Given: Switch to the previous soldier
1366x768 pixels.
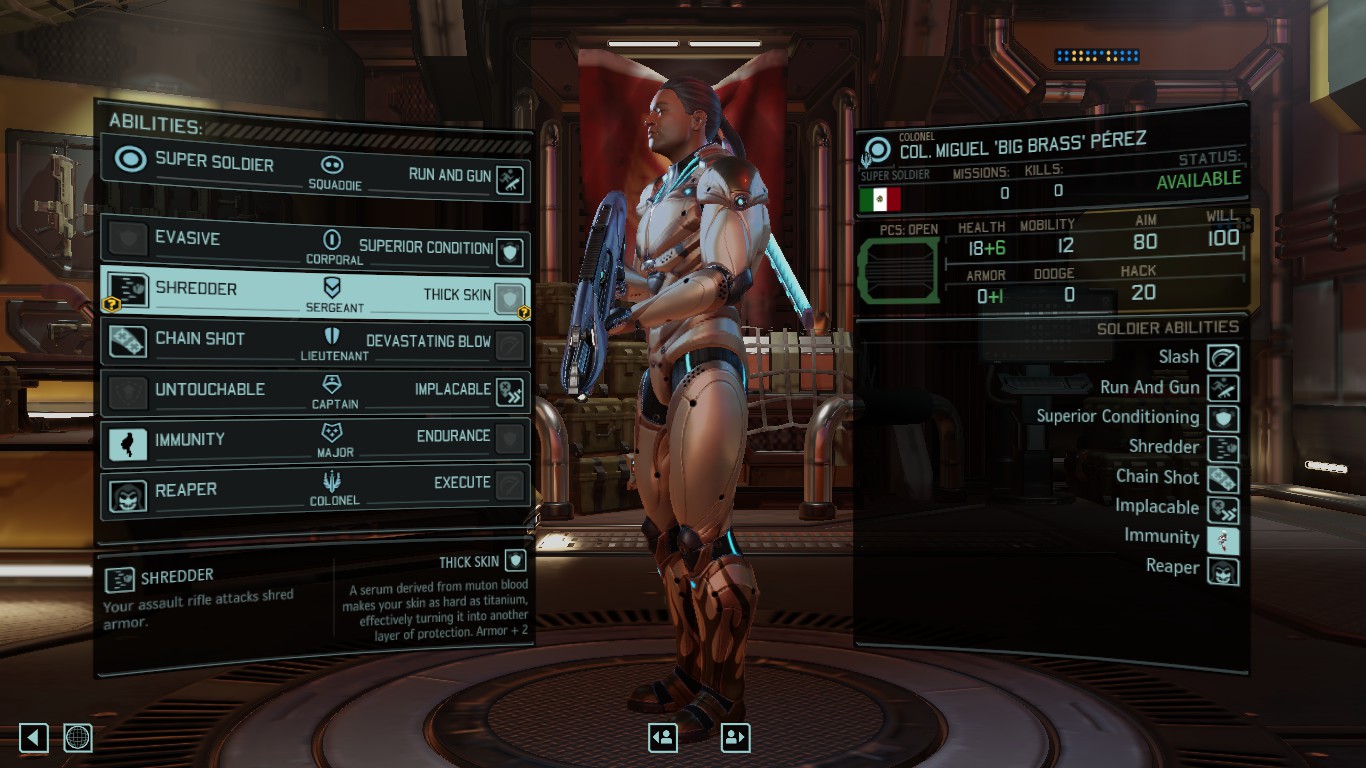Looking at the screenshot, I should (662, 738).
